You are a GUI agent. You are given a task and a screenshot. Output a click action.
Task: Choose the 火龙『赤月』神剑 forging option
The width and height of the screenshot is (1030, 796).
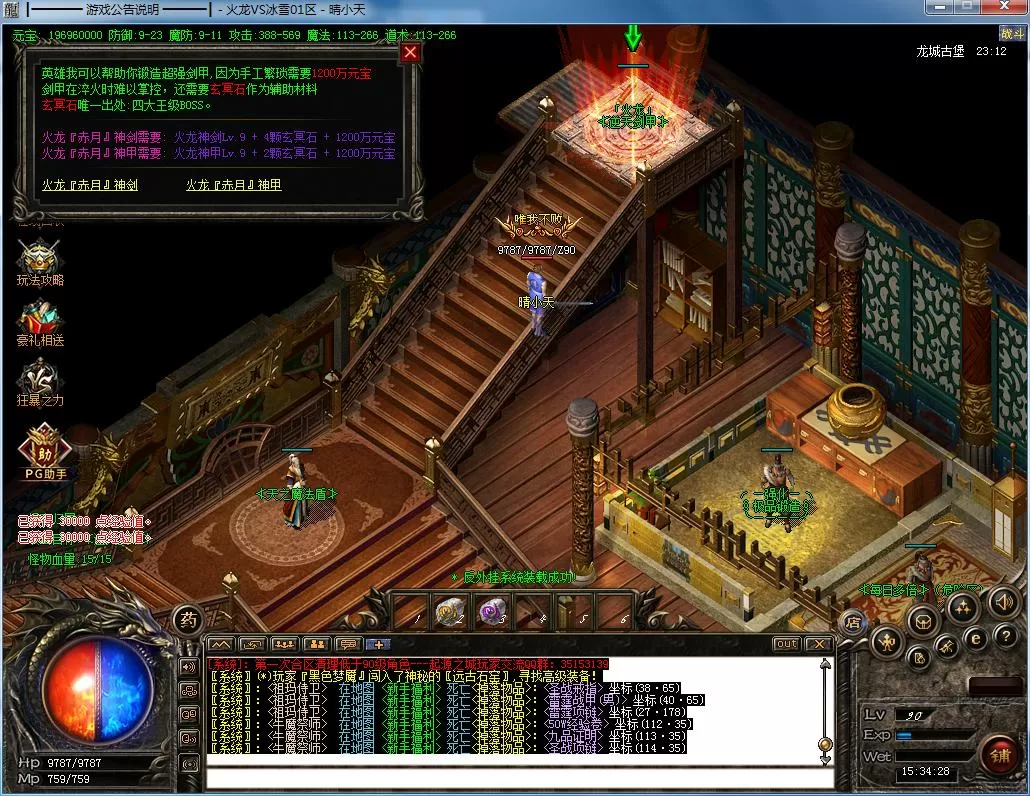pyautogui.click(x=90, y=185)
